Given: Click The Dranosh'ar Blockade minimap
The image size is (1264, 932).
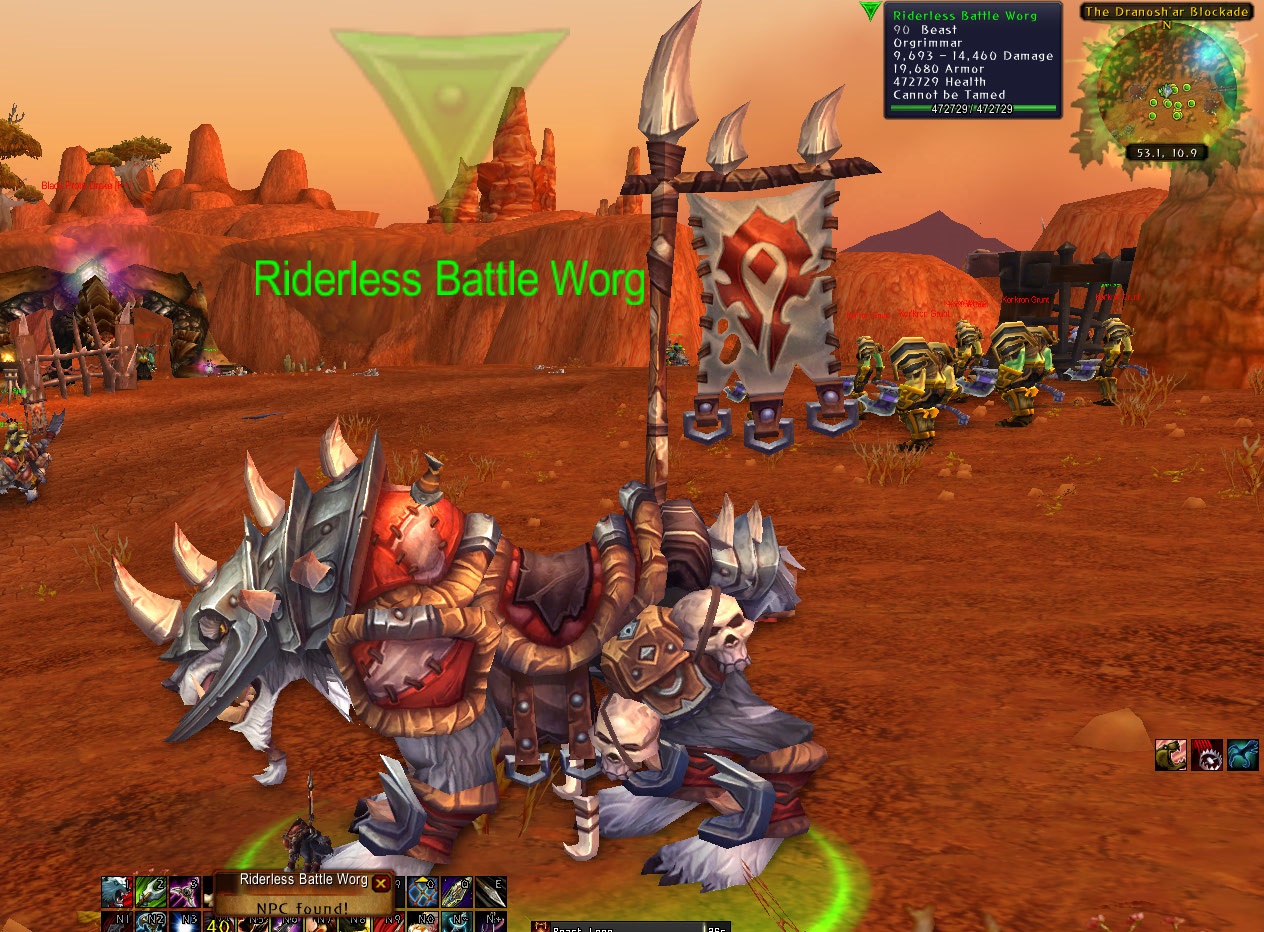Looking at the screenshot, I should (1166, 90).
